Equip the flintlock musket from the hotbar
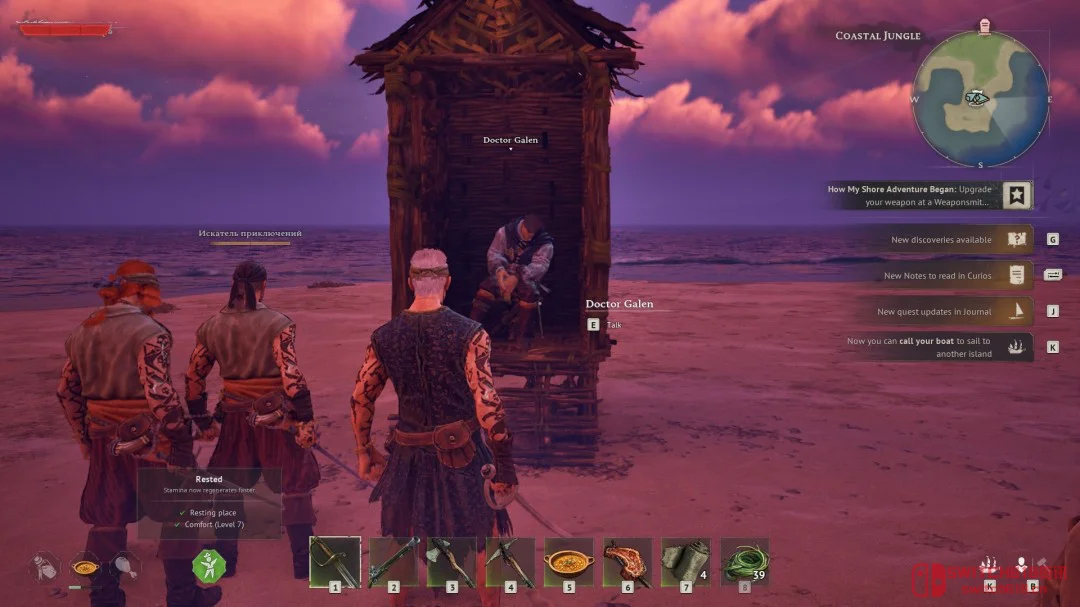Image resolution: width=1080 pixels, height=607 pixels. pyautogui.click(x=393, y=562)
